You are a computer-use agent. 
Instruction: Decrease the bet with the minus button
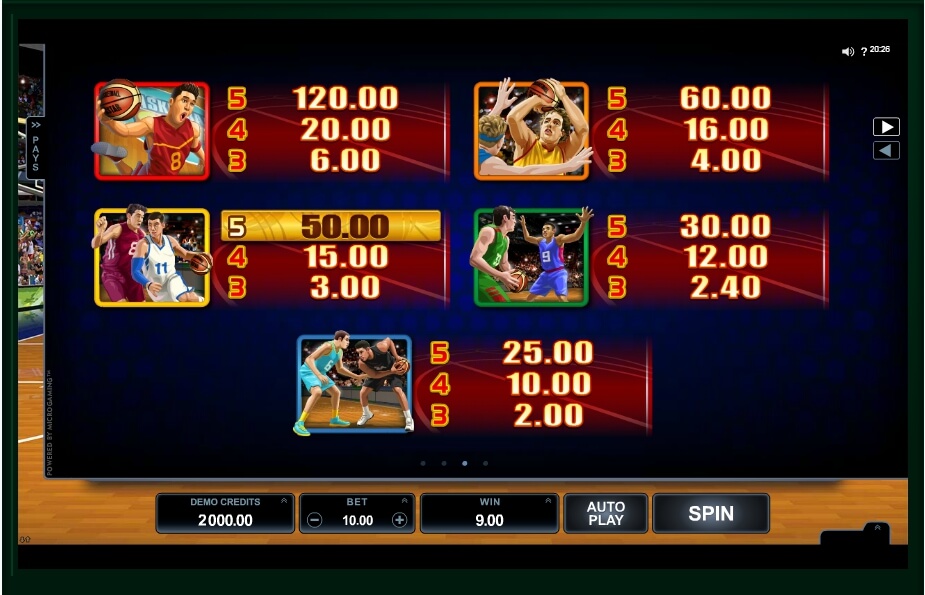(315, 520)
